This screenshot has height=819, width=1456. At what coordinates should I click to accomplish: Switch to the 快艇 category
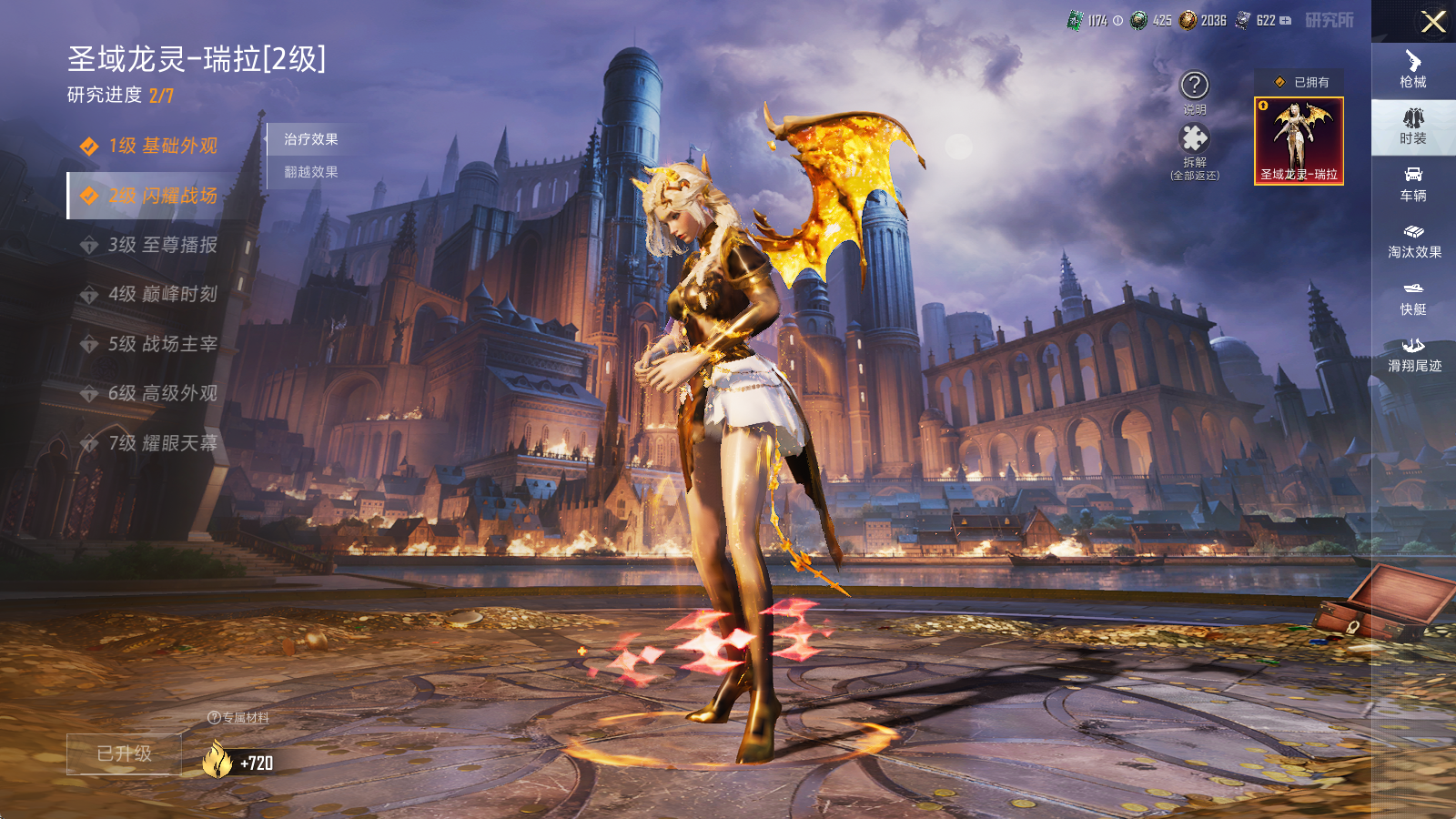pyautogui.click(x=1413, y=298)
